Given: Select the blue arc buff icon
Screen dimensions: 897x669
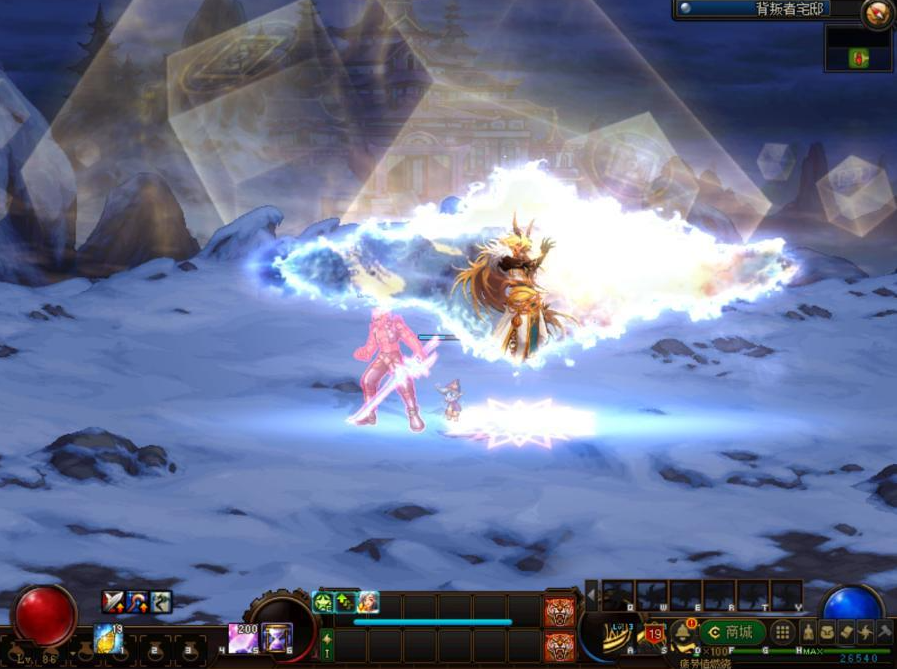Looking at the screenshot, I should [x=137, y=602].
